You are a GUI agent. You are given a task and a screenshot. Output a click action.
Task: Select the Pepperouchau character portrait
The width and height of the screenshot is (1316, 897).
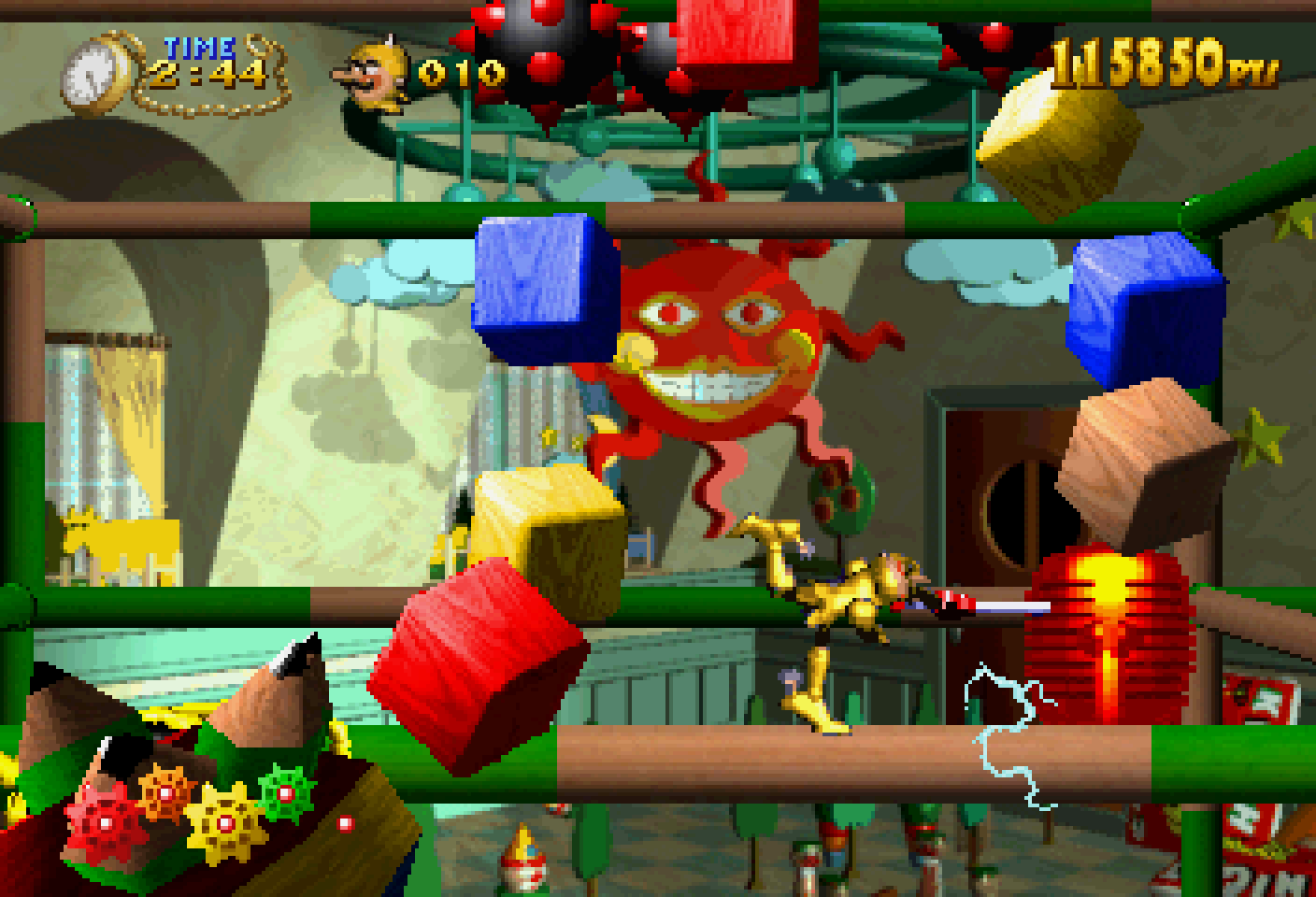point(371,70)
